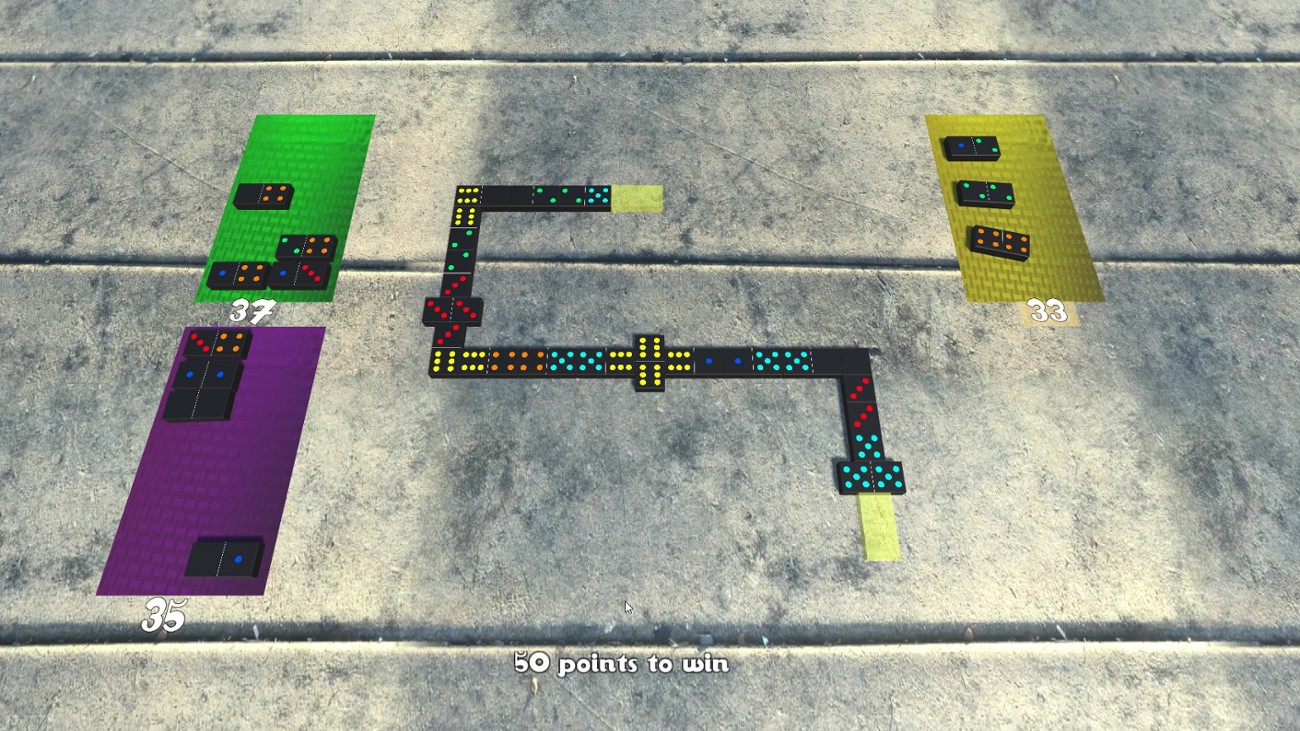
Task: Pick the two-three domino with red pips, green hand
Action: (300, 274)
